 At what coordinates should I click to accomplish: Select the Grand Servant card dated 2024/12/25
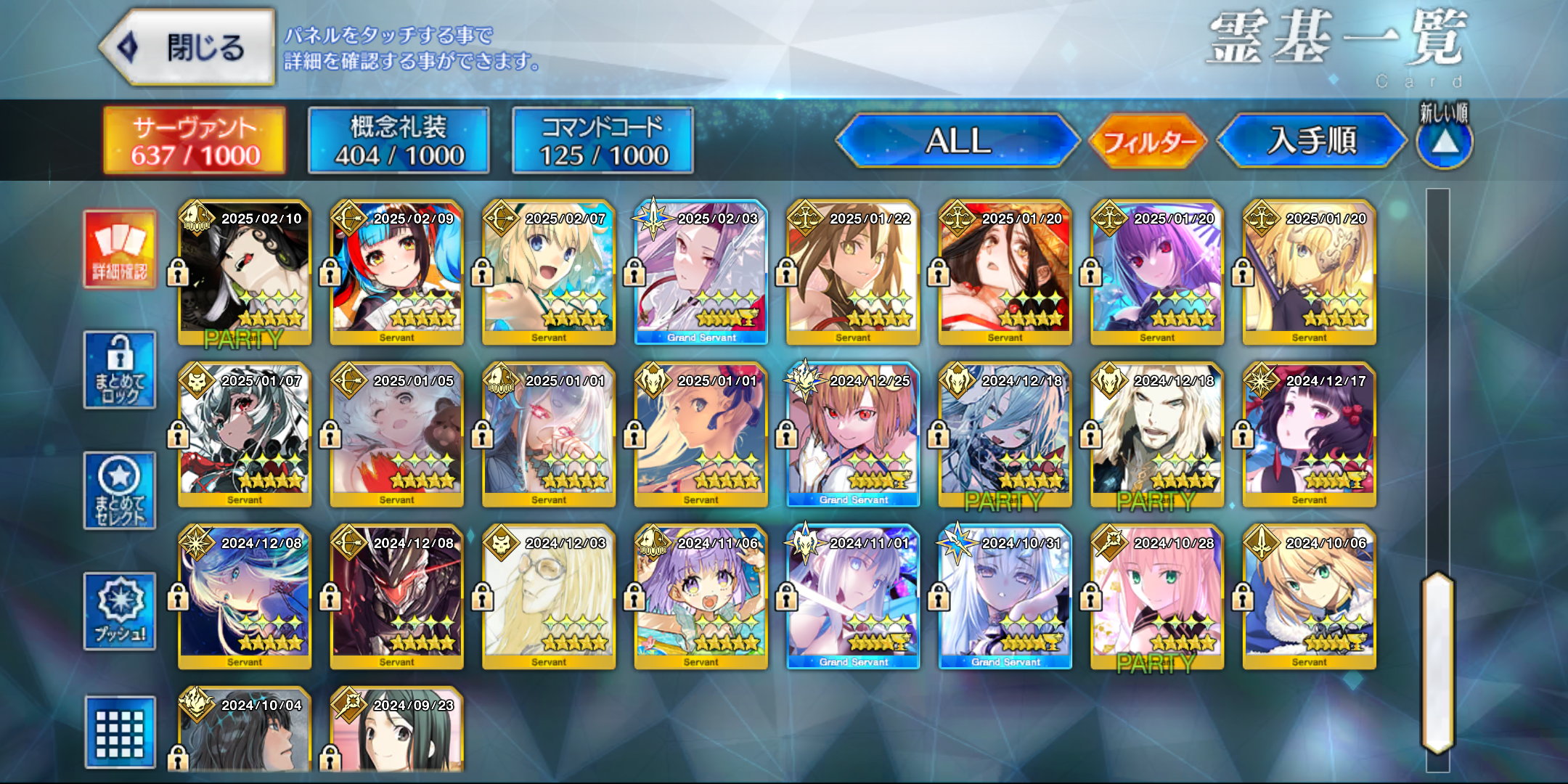(x=853, y=435)
